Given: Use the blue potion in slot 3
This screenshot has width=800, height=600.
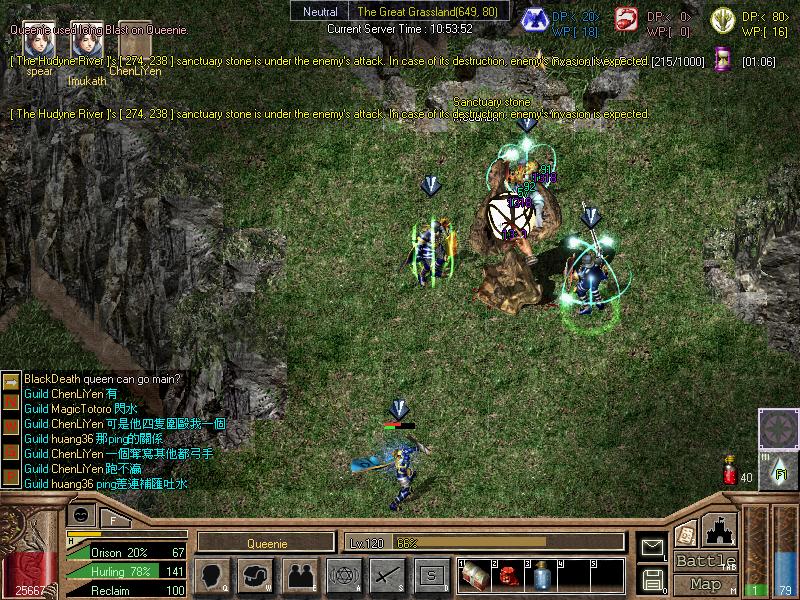Looking at the screenshot, I should click(539, 577).
